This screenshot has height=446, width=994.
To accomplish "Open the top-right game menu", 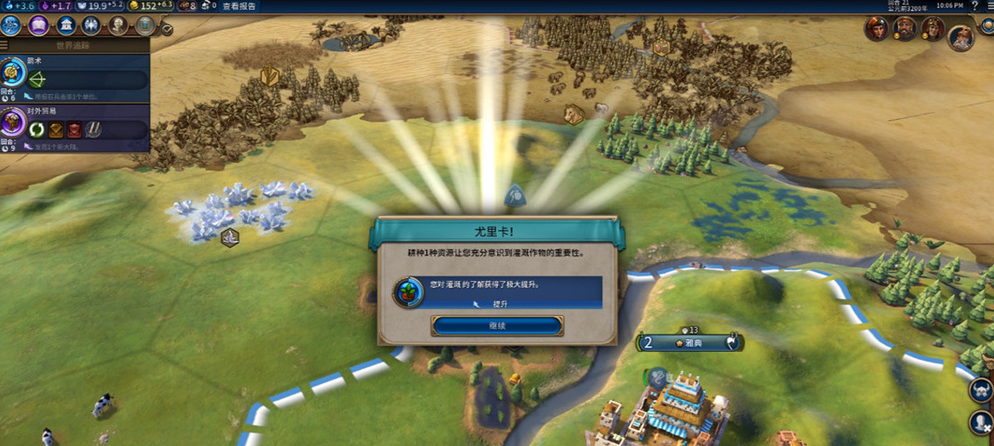I will pyautogui.click(x=988, y=6).
